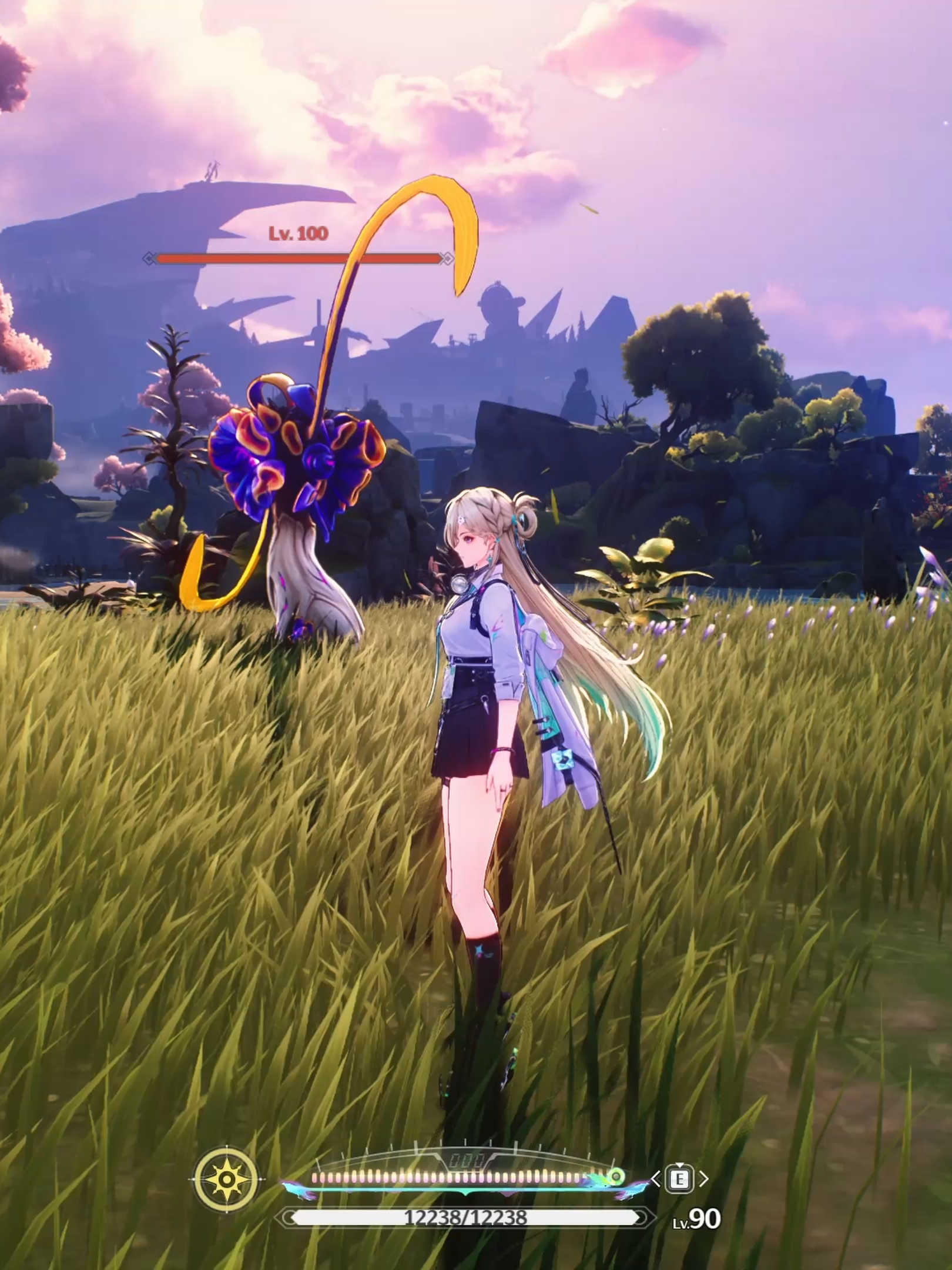Toggle the diamond at the enemy health bar's right end

tap(448, 257)
